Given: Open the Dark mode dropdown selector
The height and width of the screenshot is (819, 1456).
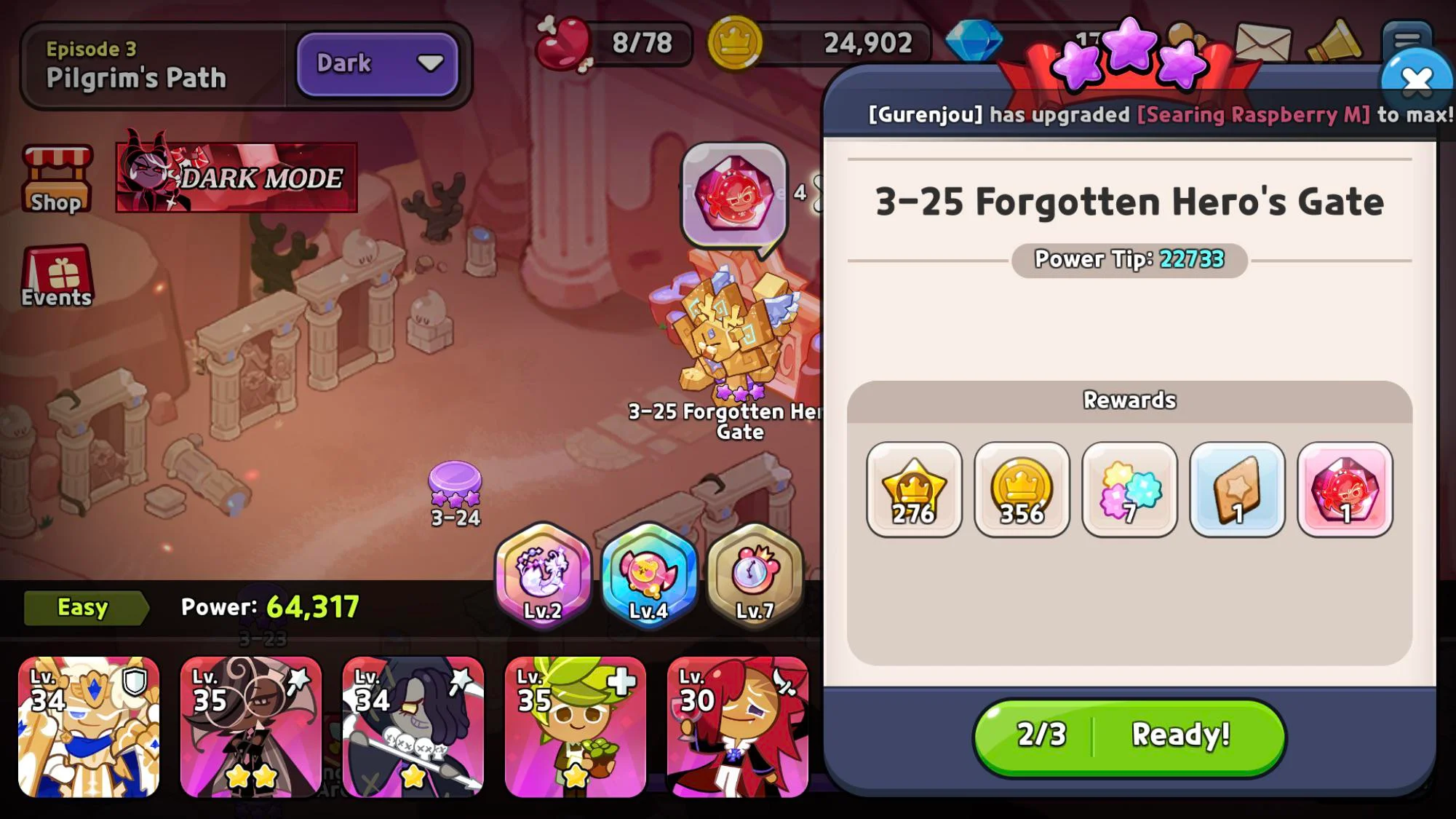Looking at the screenshot, I should point(377,64).
